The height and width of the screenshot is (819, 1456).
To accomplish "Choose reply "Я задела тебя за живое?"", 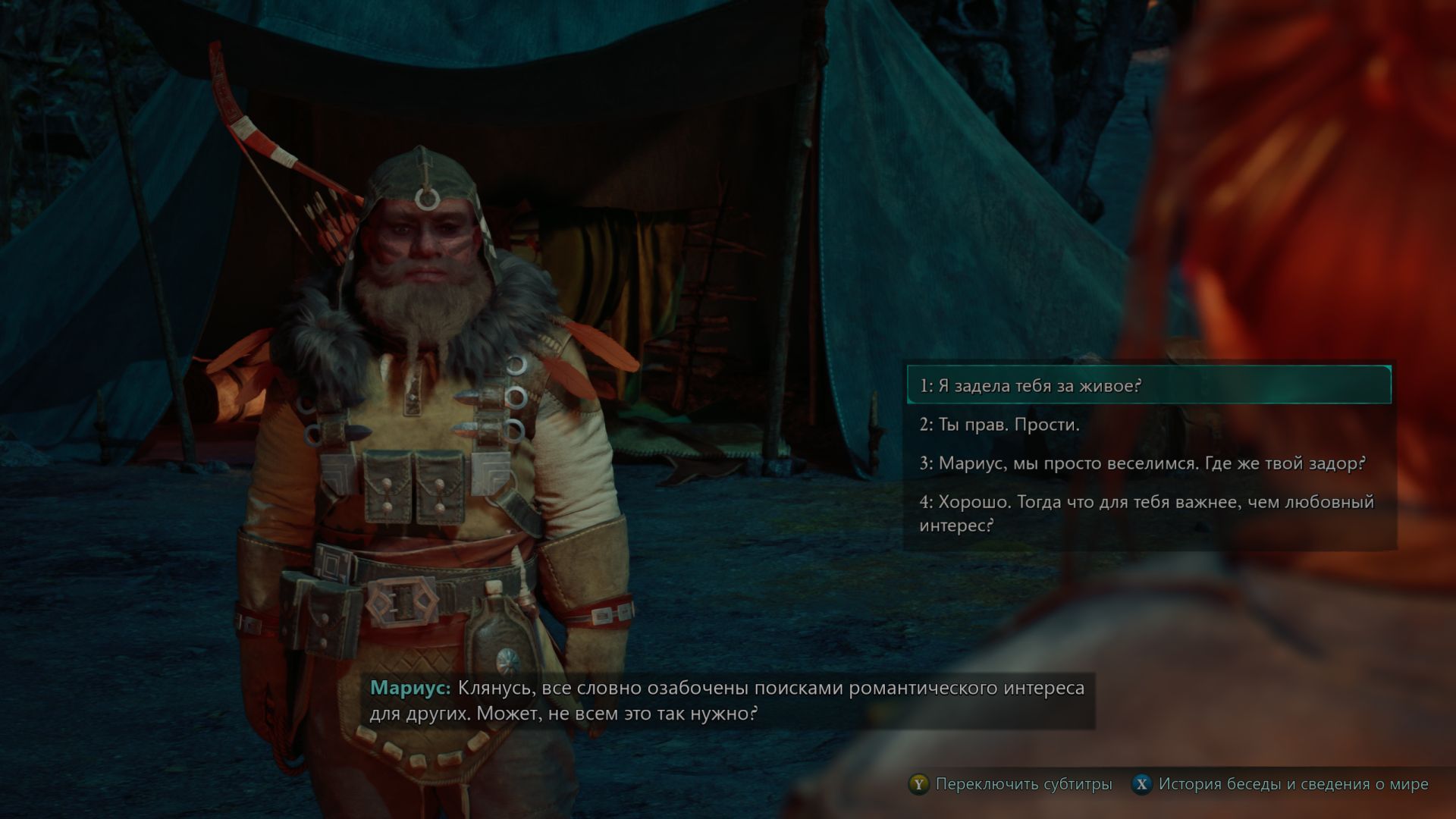I will tap(1148, 386).
